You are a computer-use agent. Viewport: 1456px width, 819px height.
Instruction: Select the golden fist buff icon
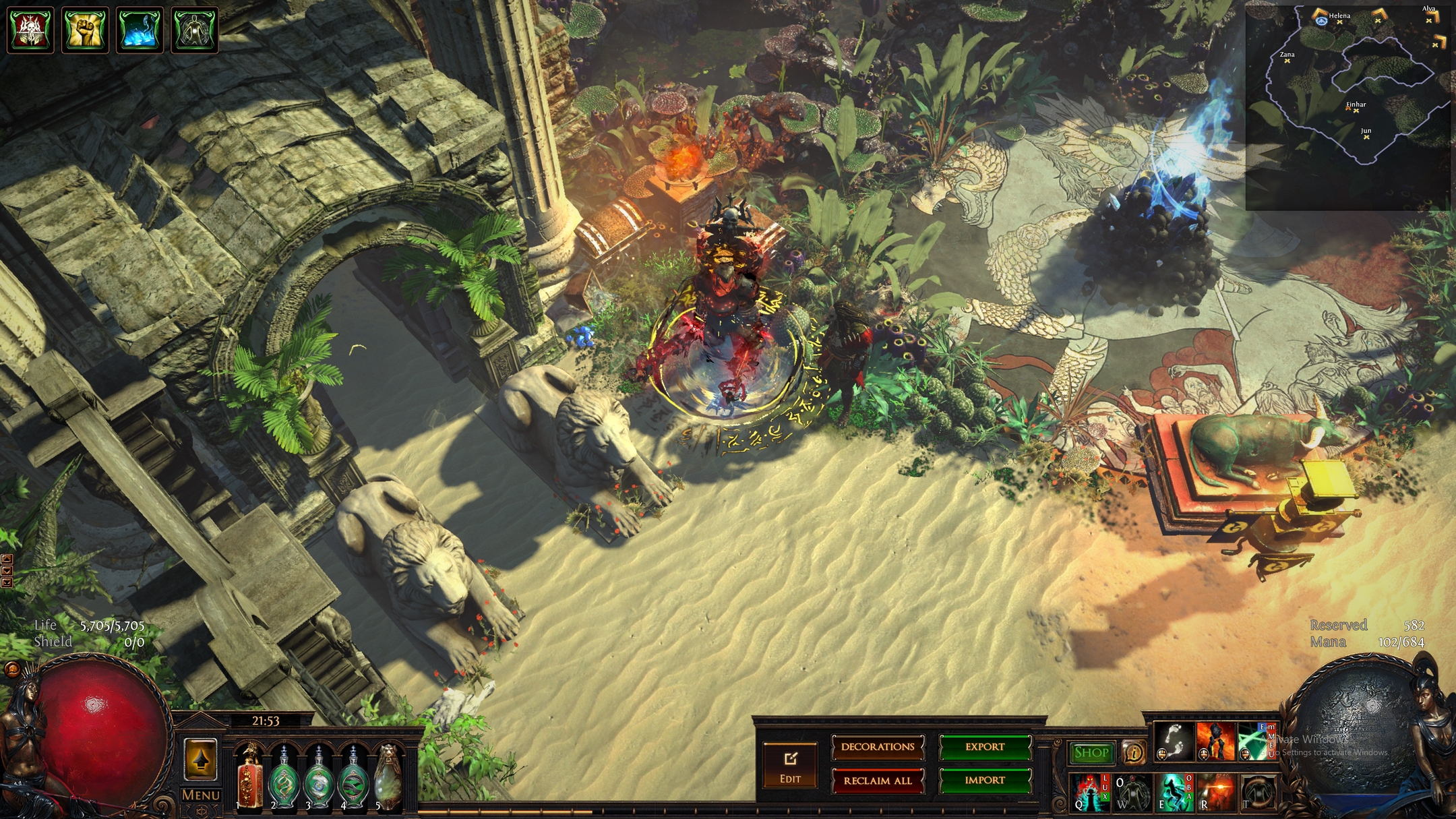click(85, 30)
